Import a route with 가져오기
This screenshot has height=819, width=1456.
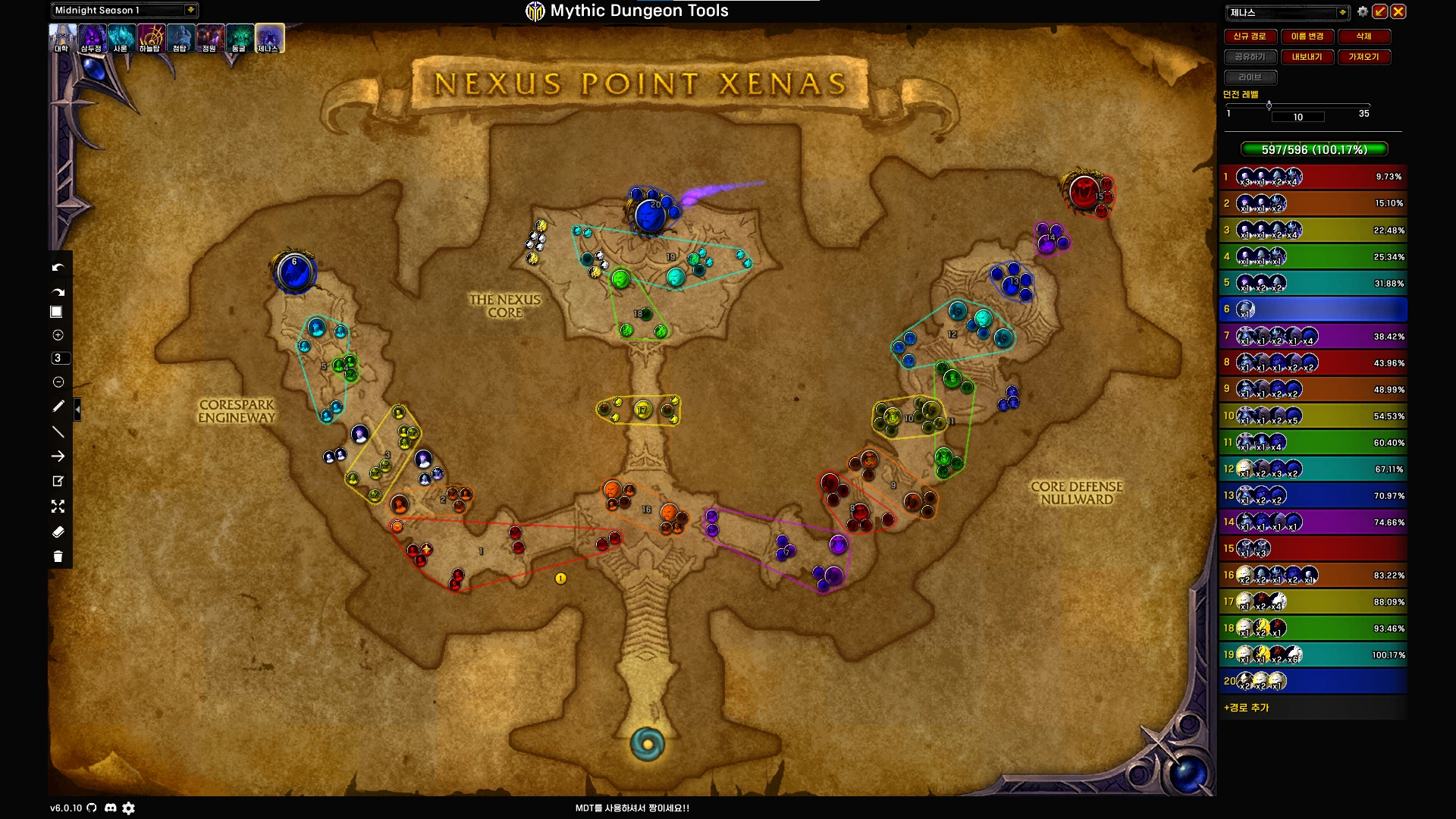point(1363,57)
